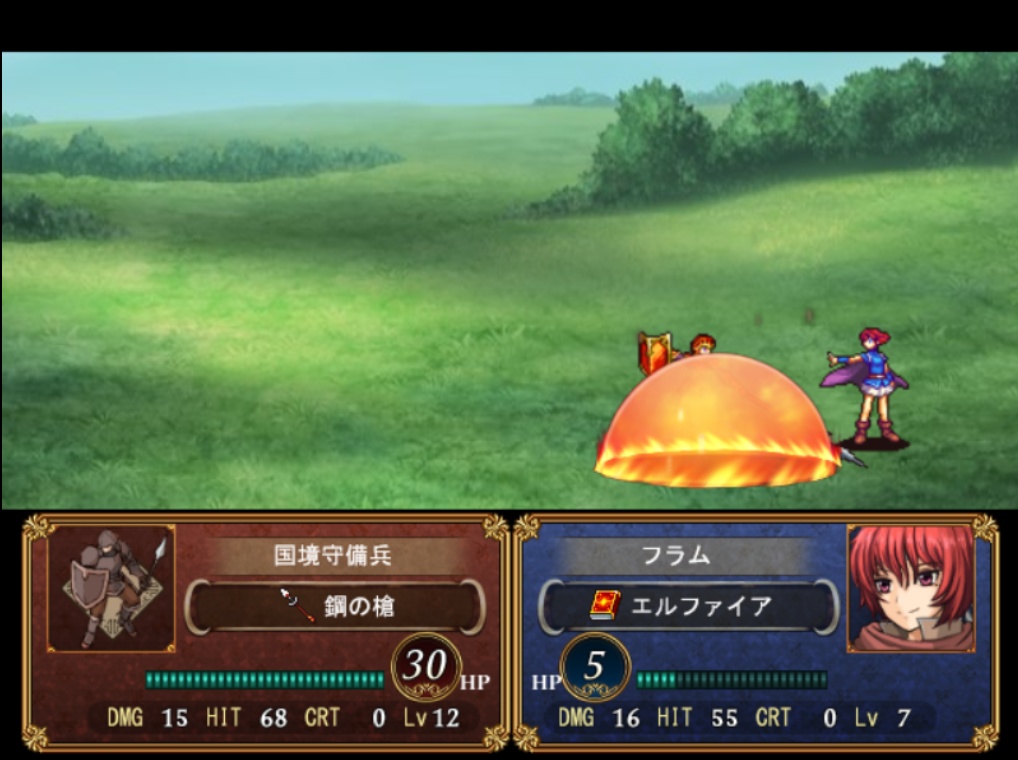The height and width of the screenshot is (760, 1018).
Task: Click the 鋼の槍 weapon panel
Action: pyautogui.click(x=335, y=606)
